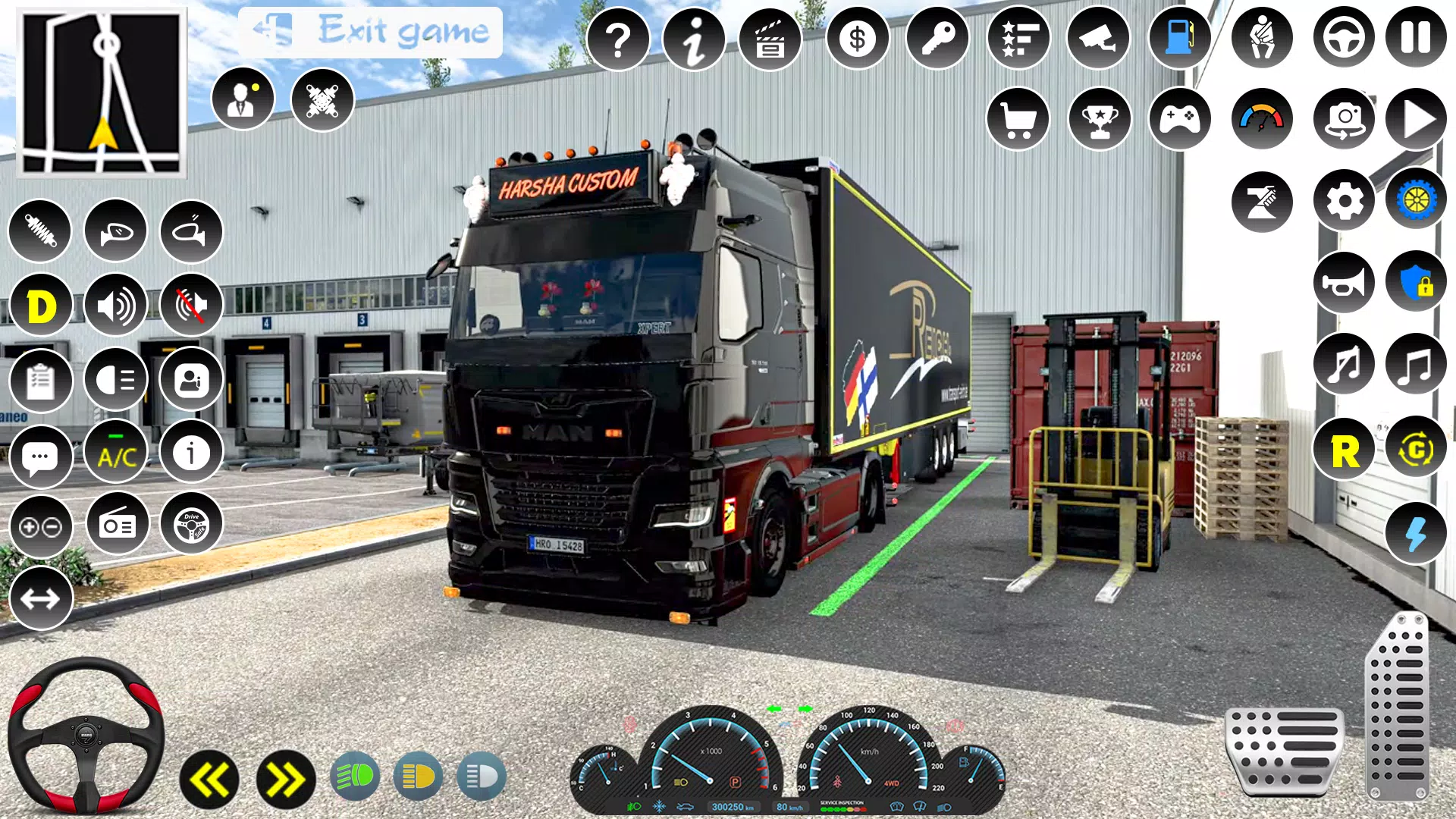Open the minimap
1456x819 pixels.
coord(102,93)
